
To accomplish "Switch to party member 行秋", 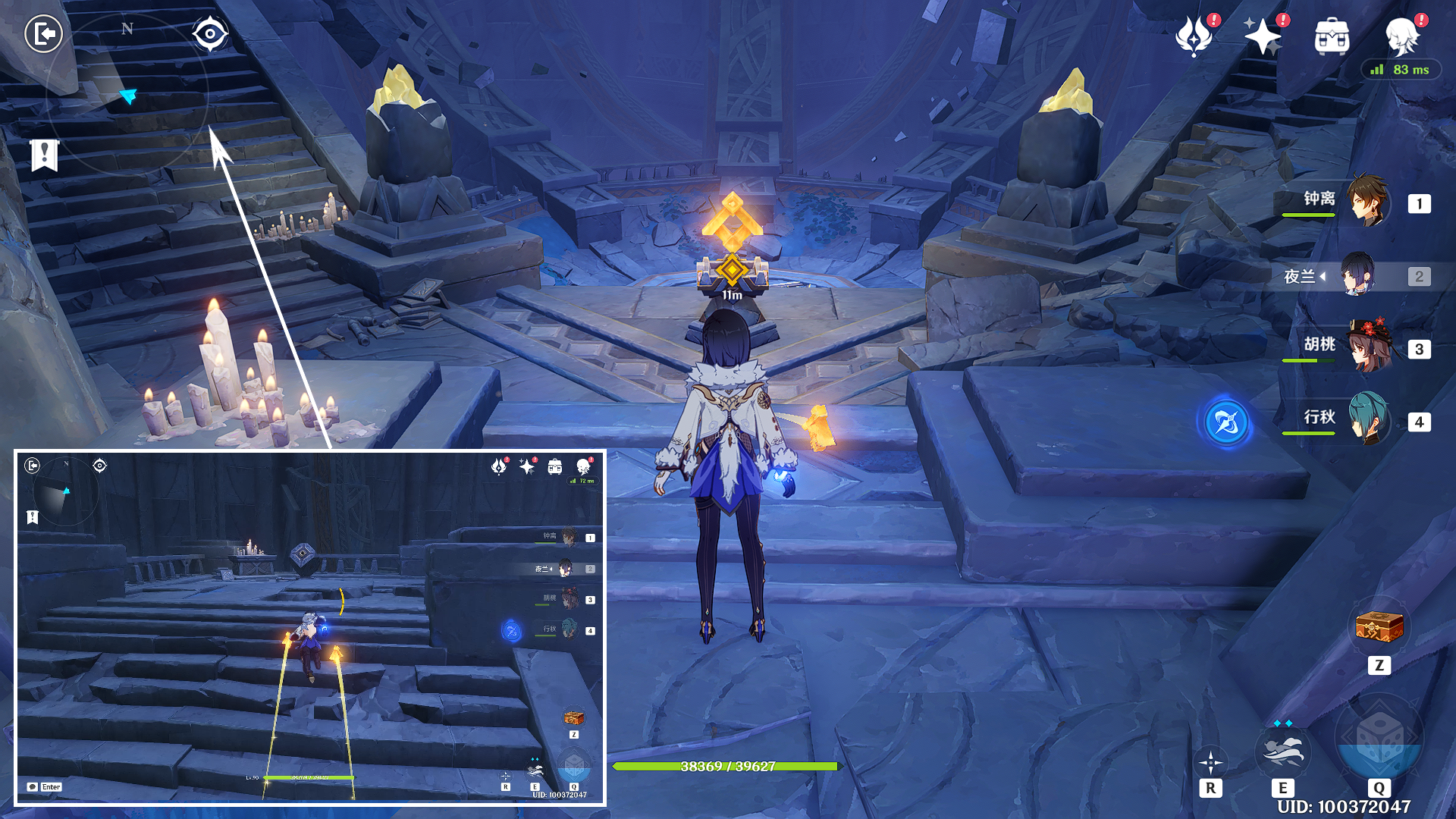I will (x=1367, y=419).
